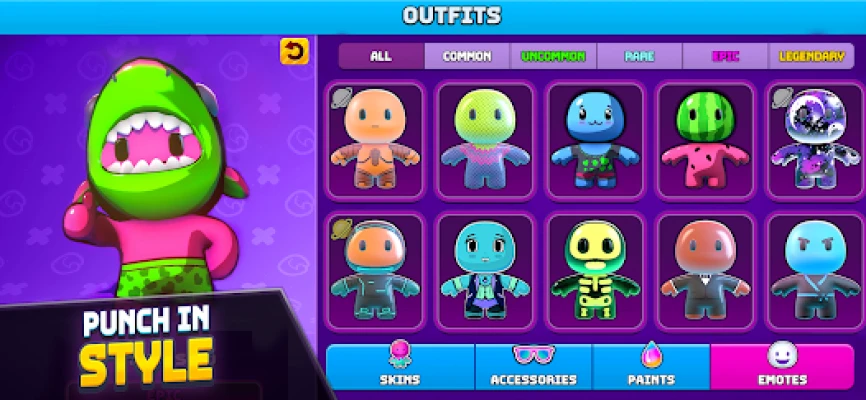This screenshot has height=400, width=866.
Task: Select the watermelon head outfit
Action: click(704, 138)
